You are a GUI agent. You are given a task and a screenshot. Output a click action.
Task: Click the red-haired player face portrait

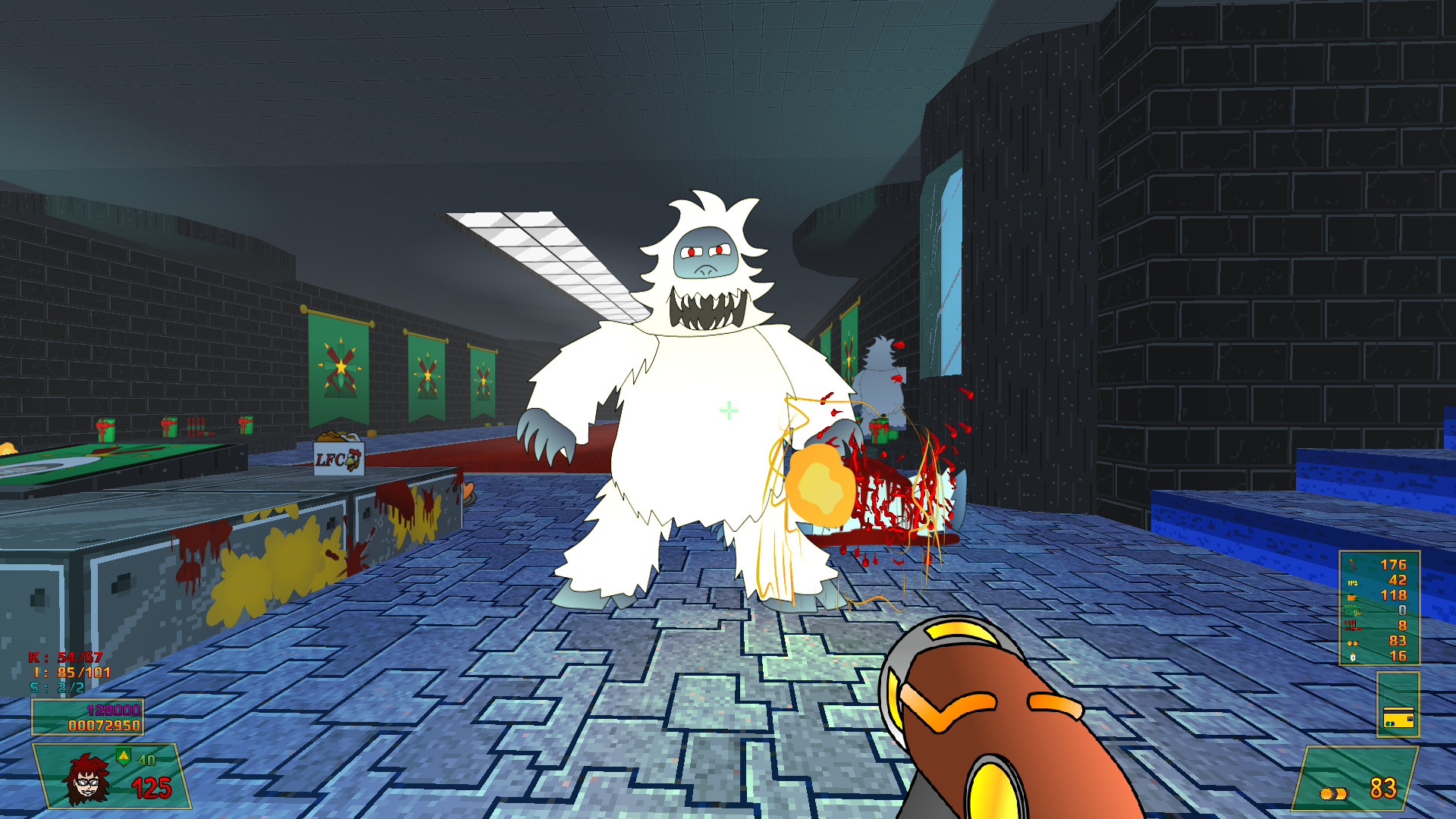[x=87, y=779]
